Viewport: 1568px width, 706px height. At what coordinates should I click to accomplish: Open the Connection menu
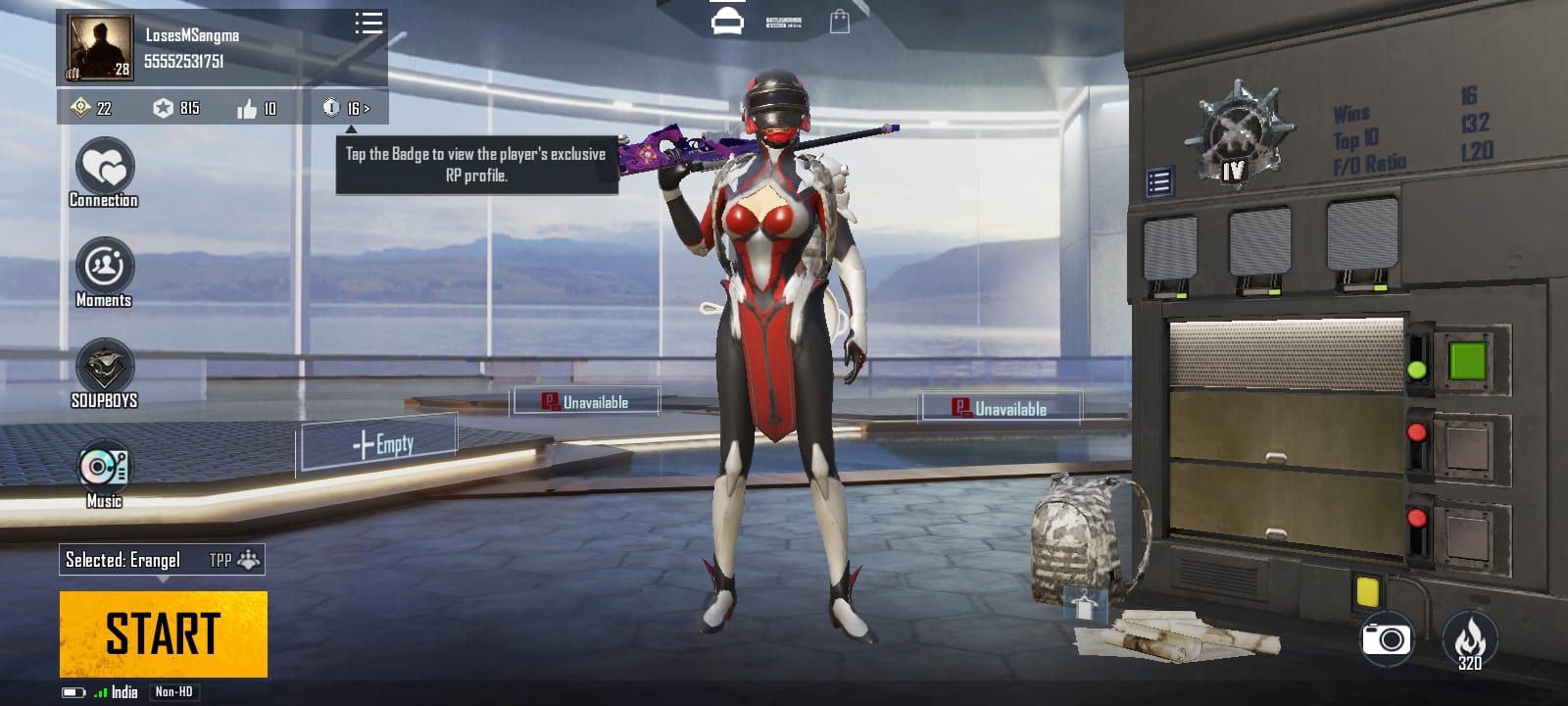104,173
